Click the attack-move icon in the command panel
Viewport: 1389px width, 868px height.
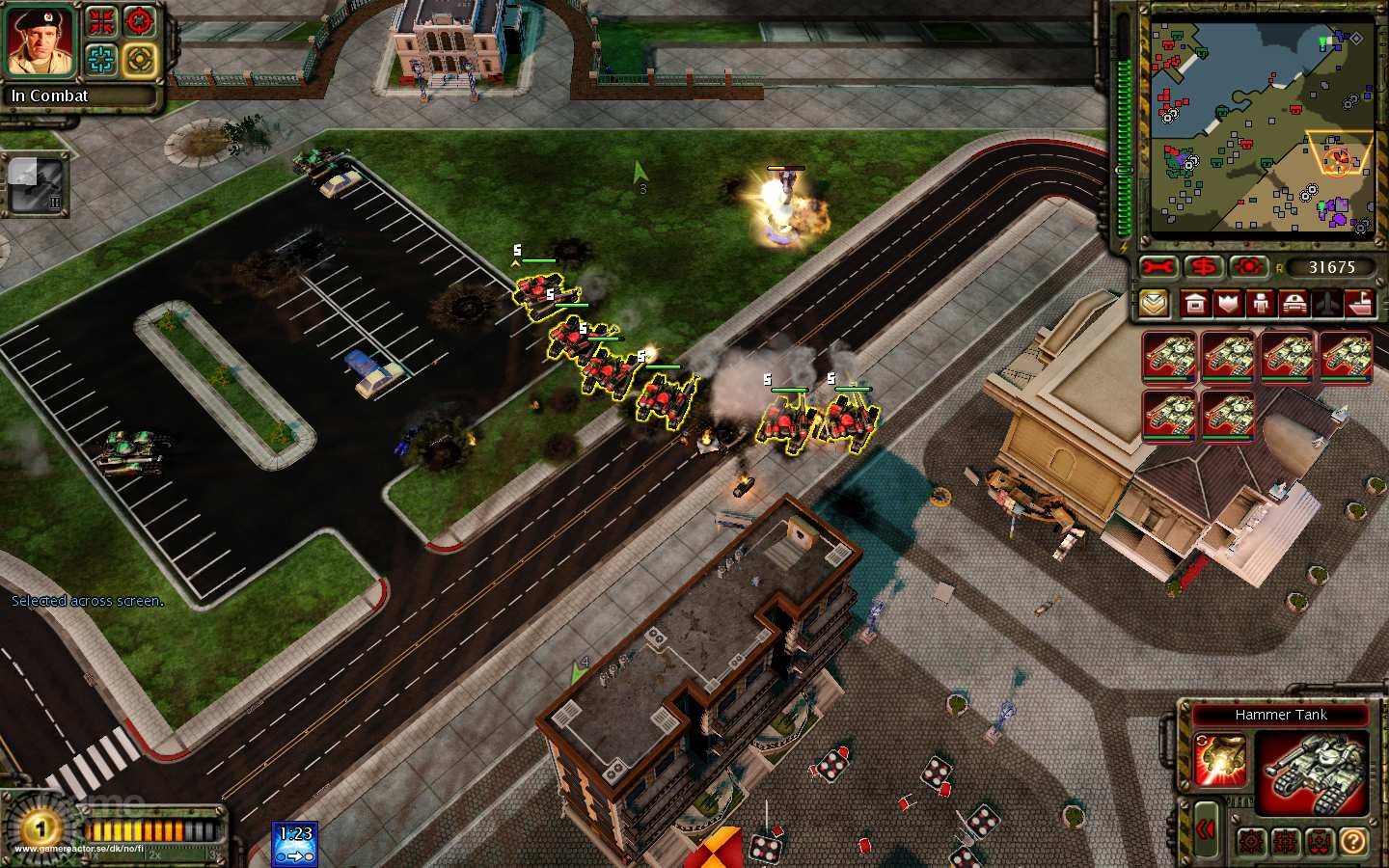pyautogui.click(x=100, y=21)
